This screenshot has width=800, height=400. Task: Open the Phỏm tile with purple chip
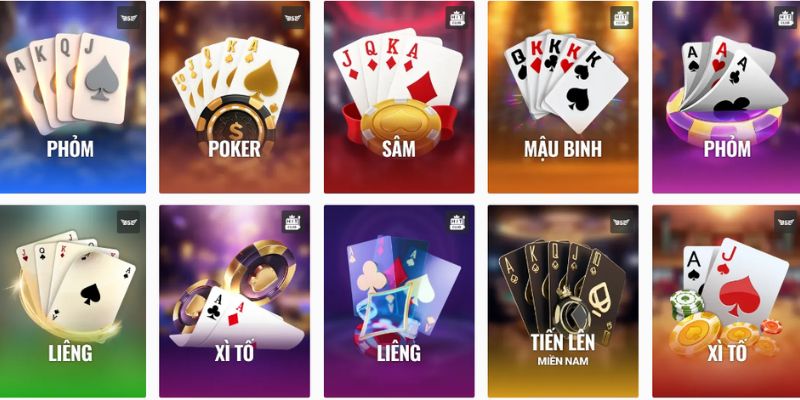click(725, 97)
